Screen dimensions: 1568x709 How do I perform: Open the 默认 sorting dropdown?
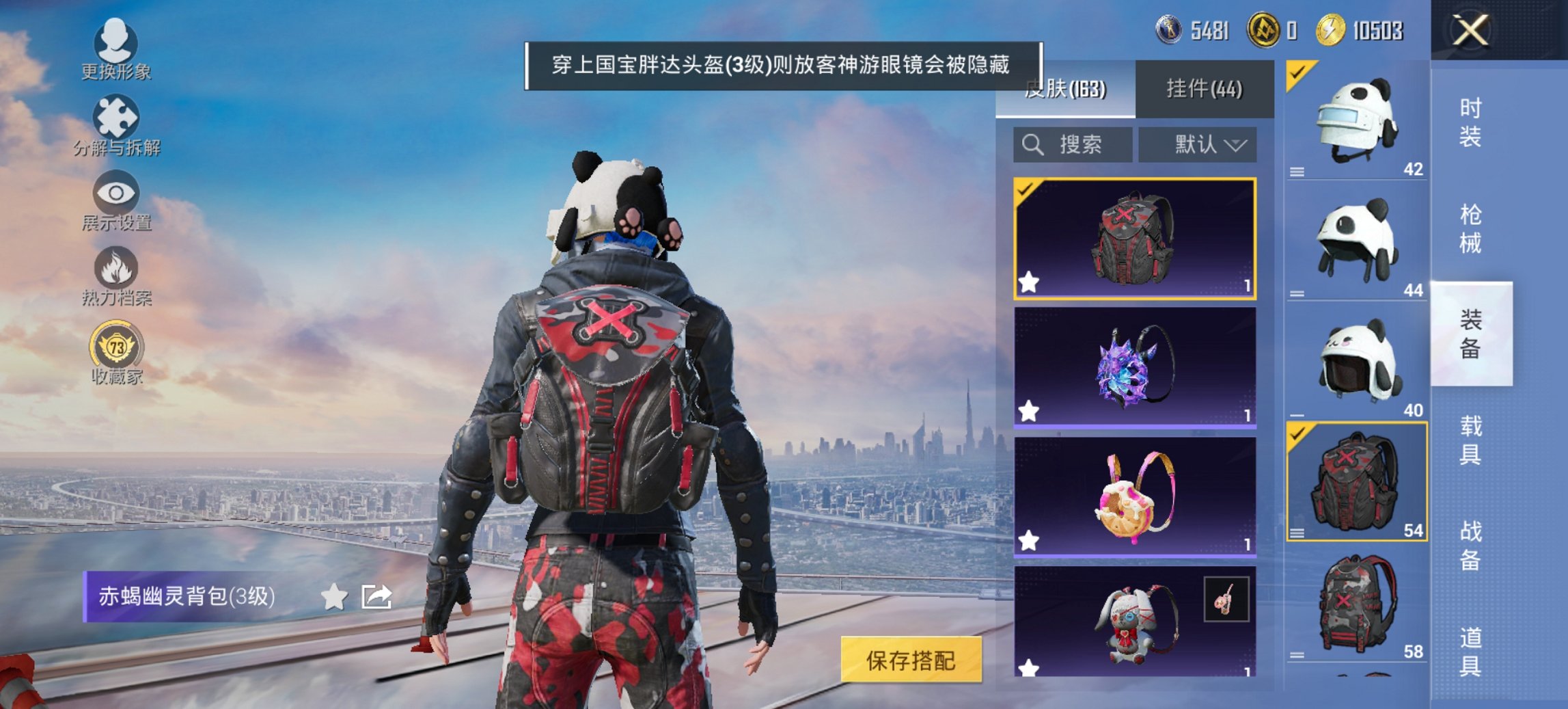click(x=1198, y=145)
